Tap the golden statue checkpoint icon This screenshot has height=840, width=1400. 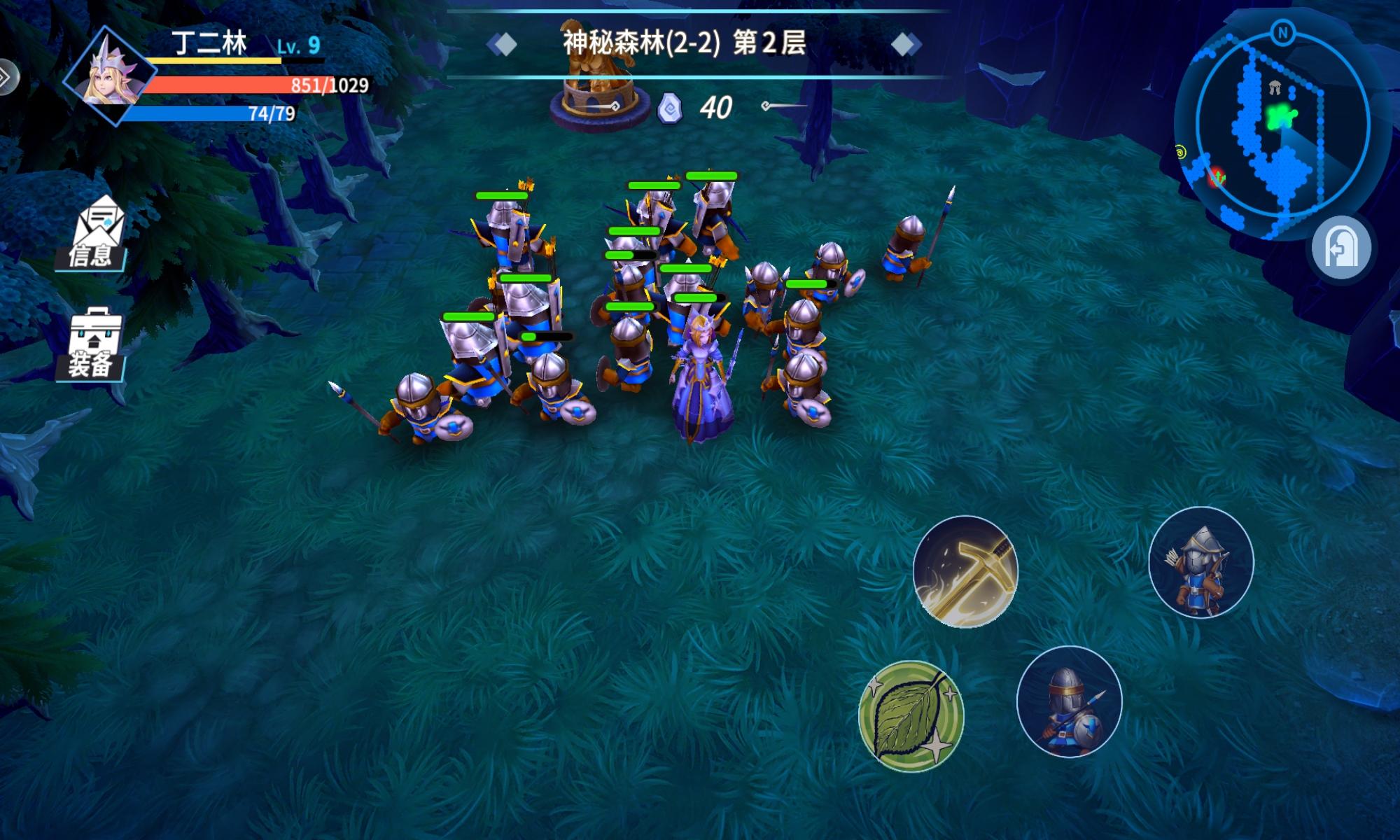click(x=598, y=84)
